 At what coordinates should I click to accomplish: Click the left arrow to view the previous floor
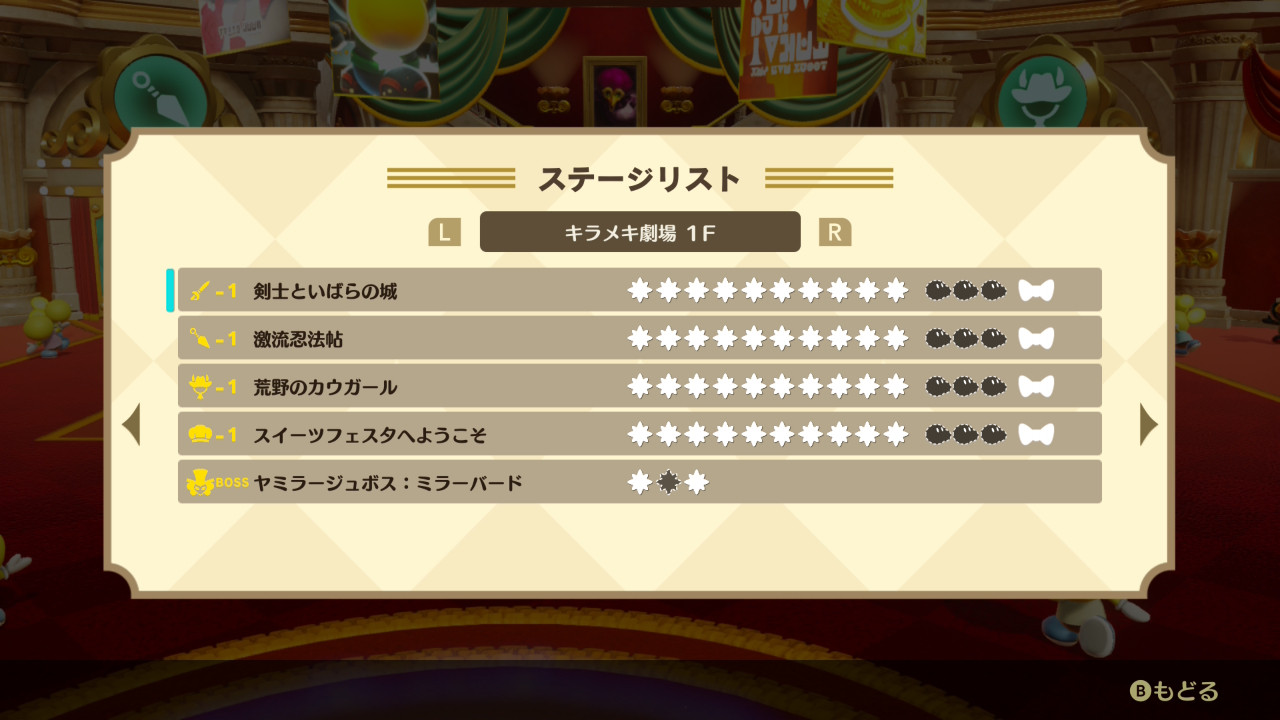tap(131, 425)
